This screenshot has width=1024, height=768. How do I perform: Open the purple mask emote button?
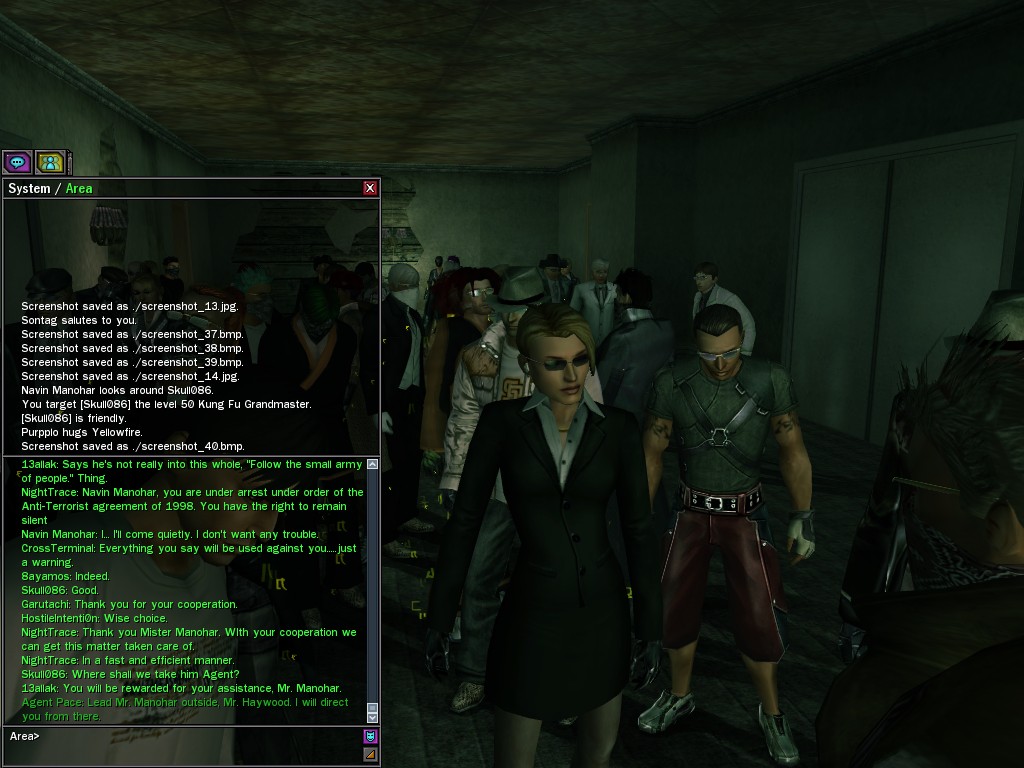click(x=370, y=737)
